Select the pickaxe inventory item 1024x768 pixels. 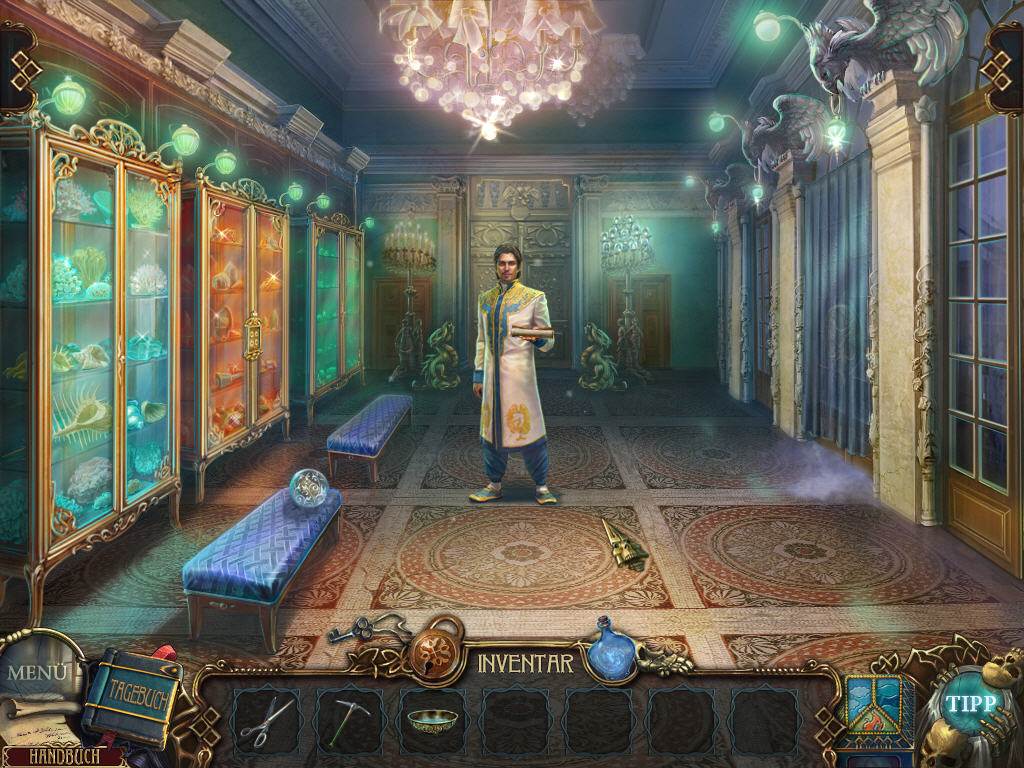coord(349,720)
